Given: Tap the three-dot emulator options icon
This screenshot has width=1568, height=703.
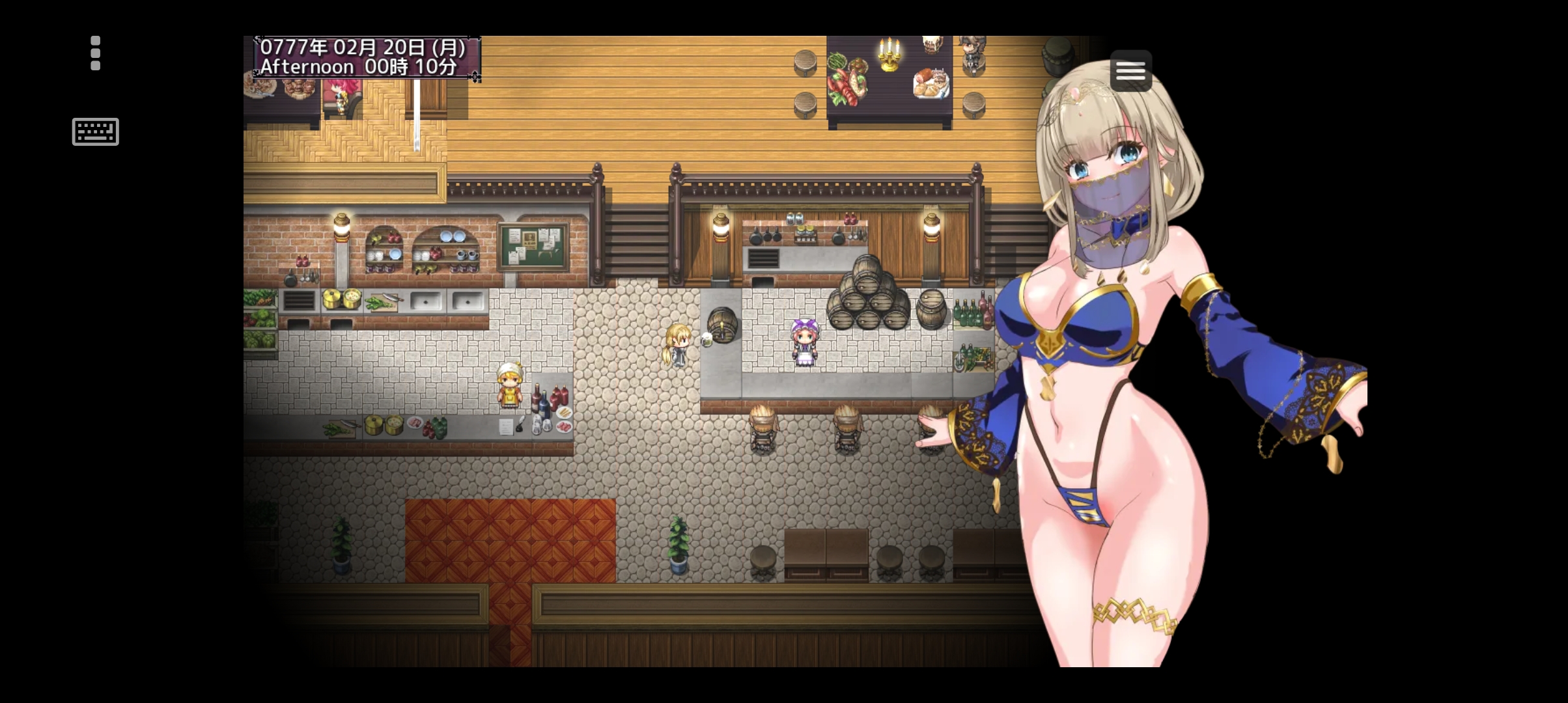Looking at the screenshot, I should point(96,53).
